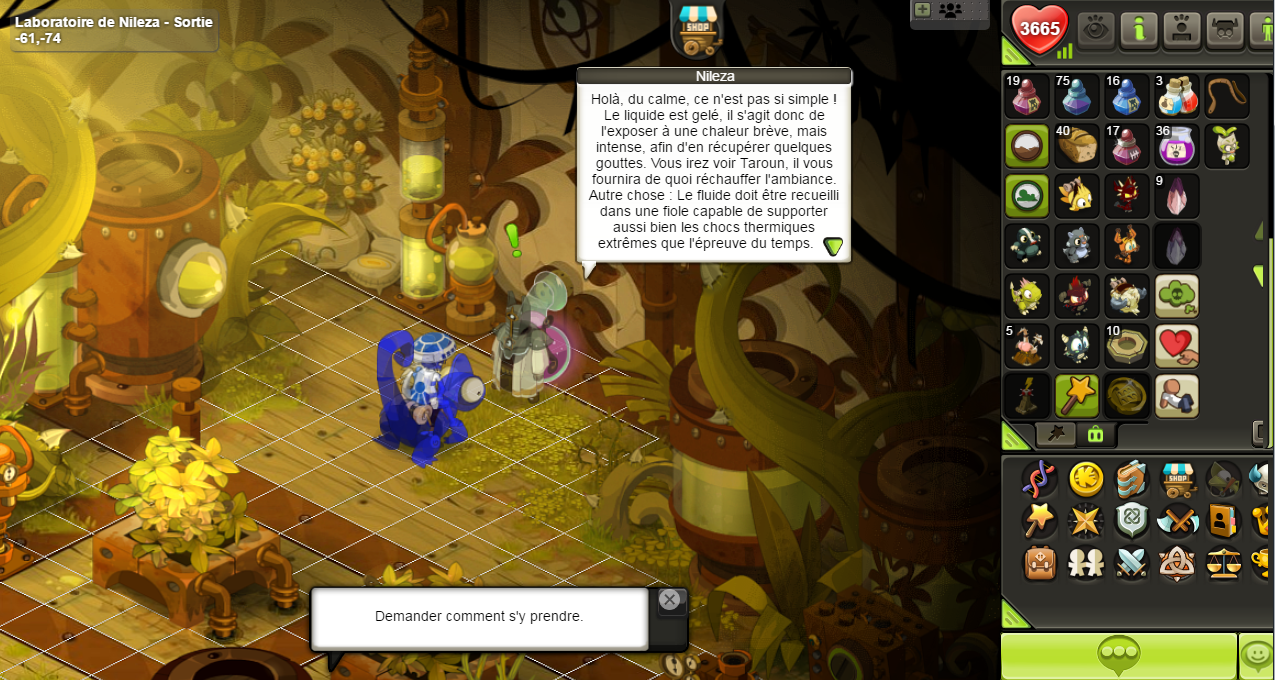Advance Nileza's speech with the green arrow
The image size is (1275, 680).
click(833, 246)
